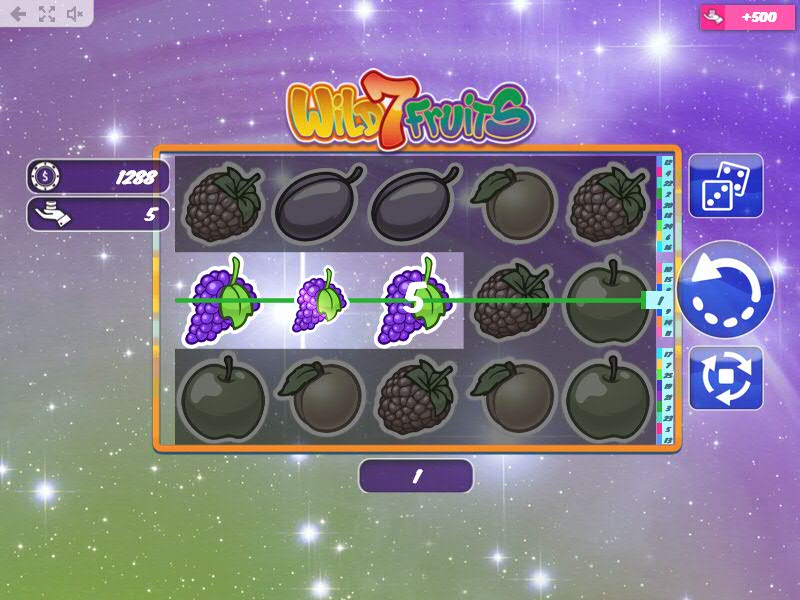Image resolution: width=800 pixels, height=600 pixels.
Task: Open the dice gamble feature
Action: click(x=726, y=185)
